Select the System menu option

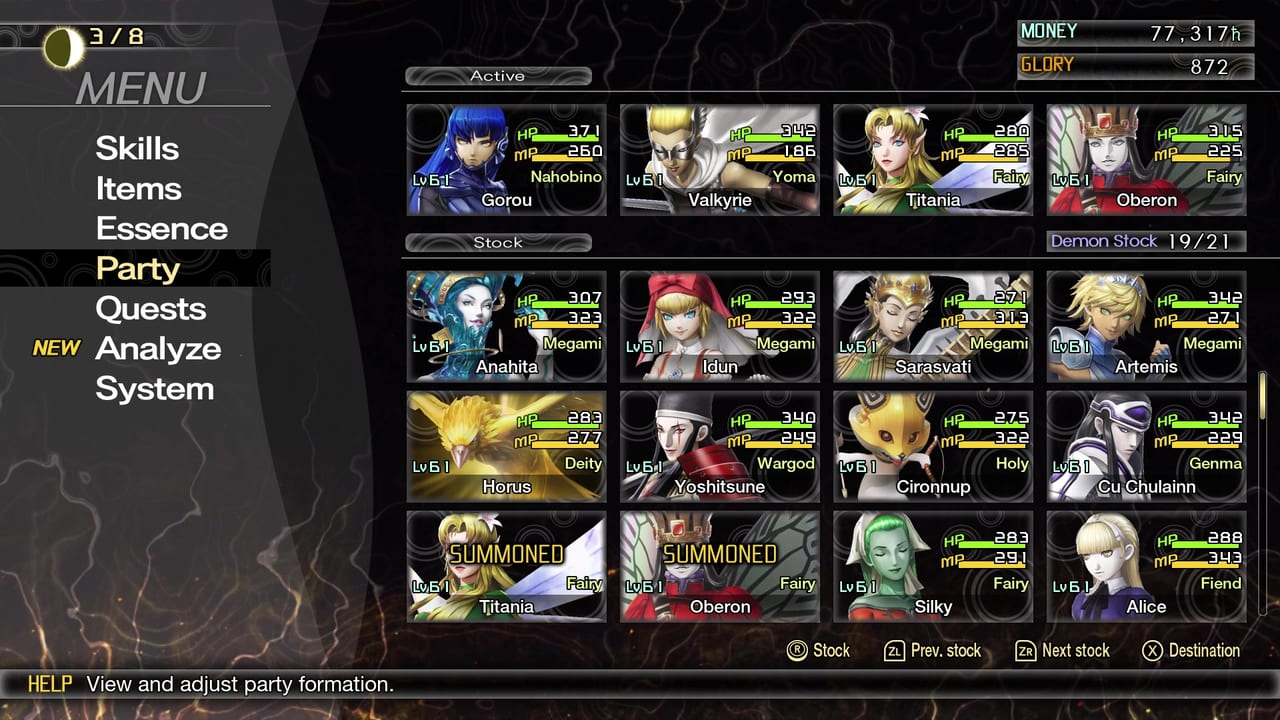click(x=155, y=388)
